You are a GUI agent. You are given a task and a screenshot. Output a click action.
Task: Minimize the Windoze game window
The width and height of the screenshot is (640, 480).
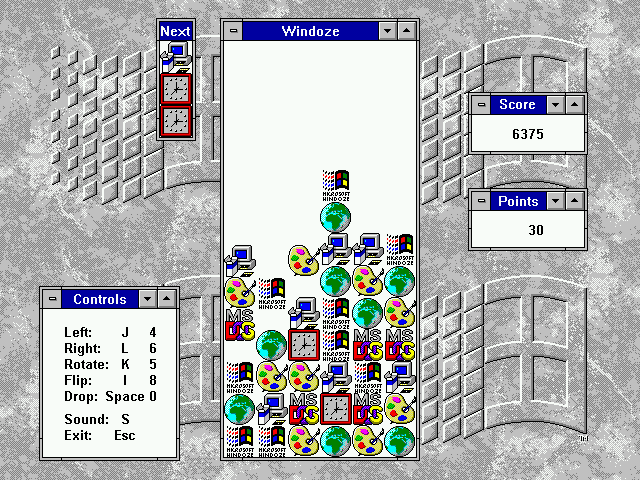388,31
